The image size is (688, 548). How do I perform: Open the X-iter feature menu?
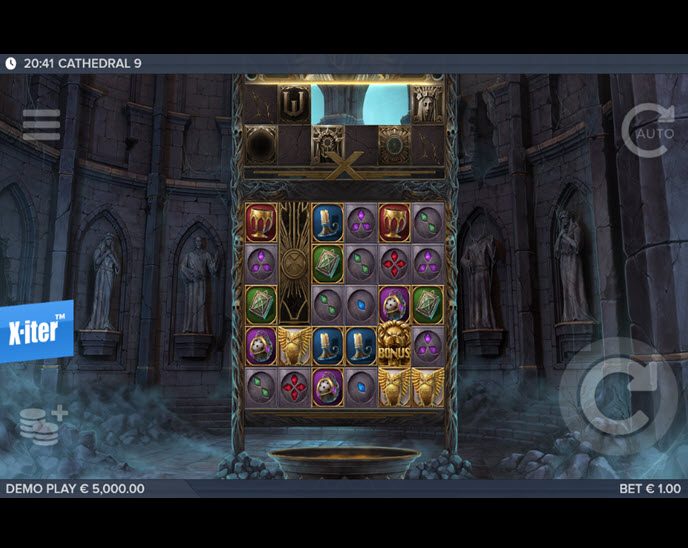coord(36,331)
